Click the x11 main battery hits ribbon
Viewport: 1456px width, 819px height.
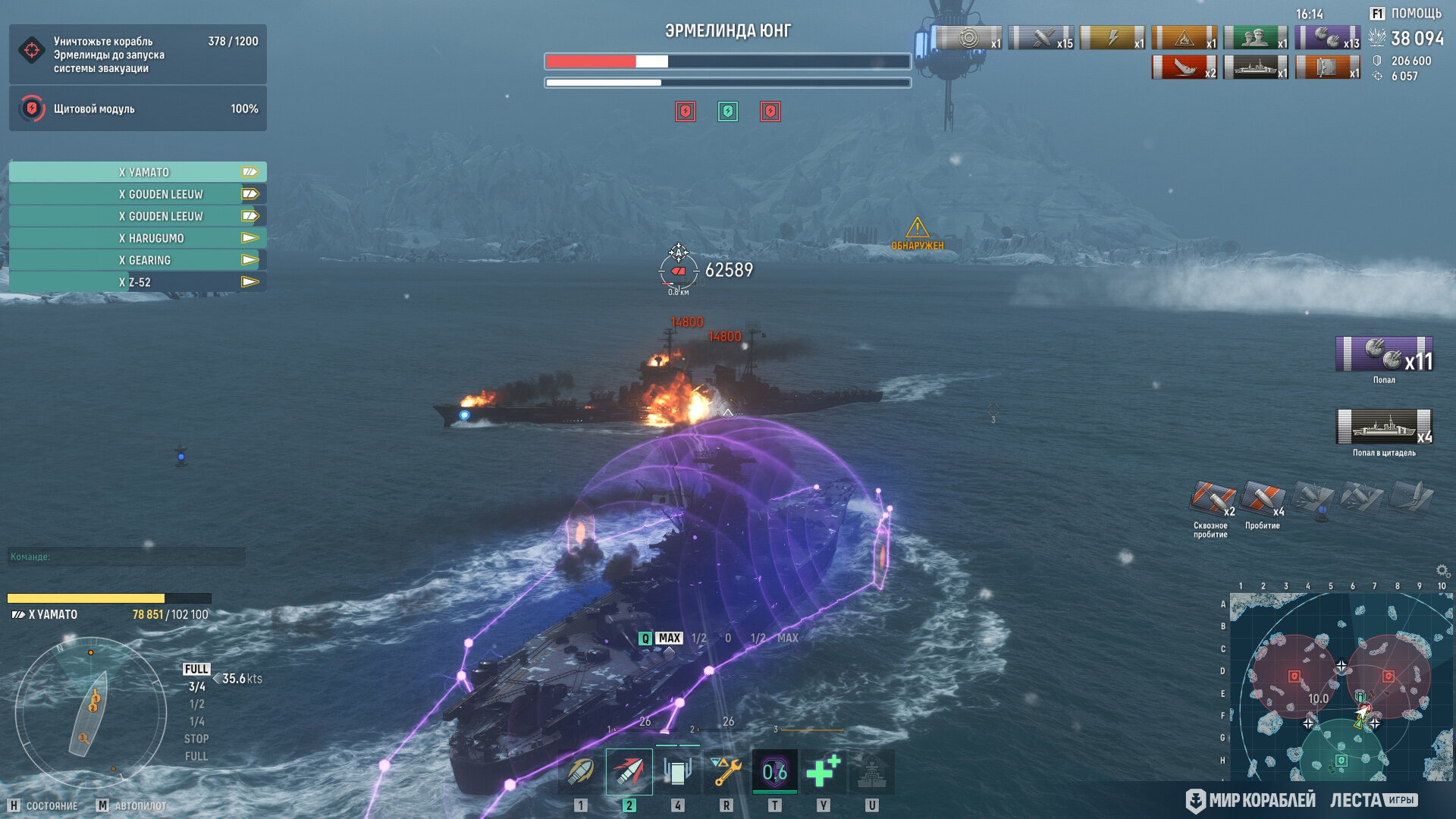1384,355
